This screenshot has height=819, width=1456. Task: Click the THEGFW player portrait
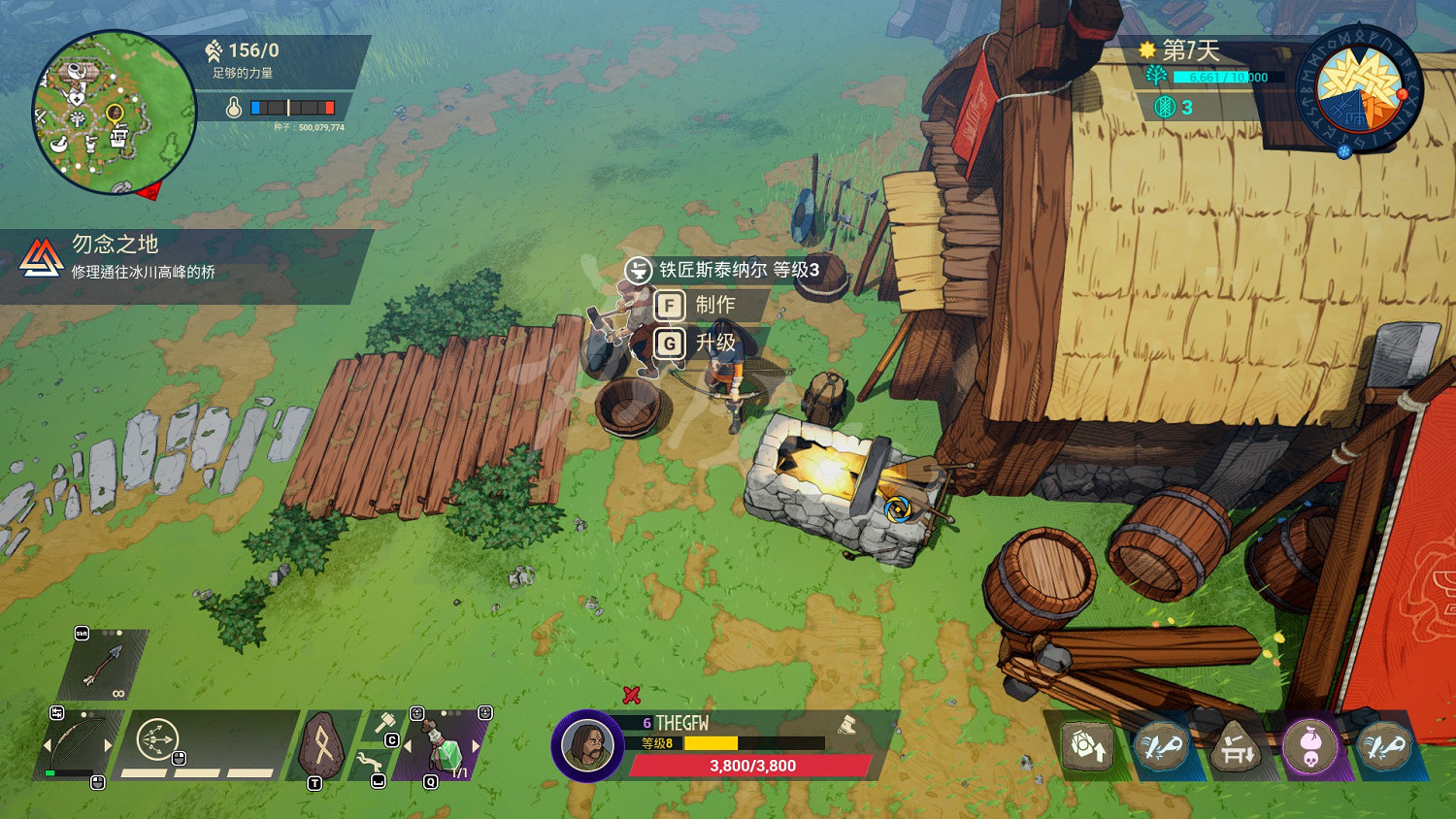(587, 745)
